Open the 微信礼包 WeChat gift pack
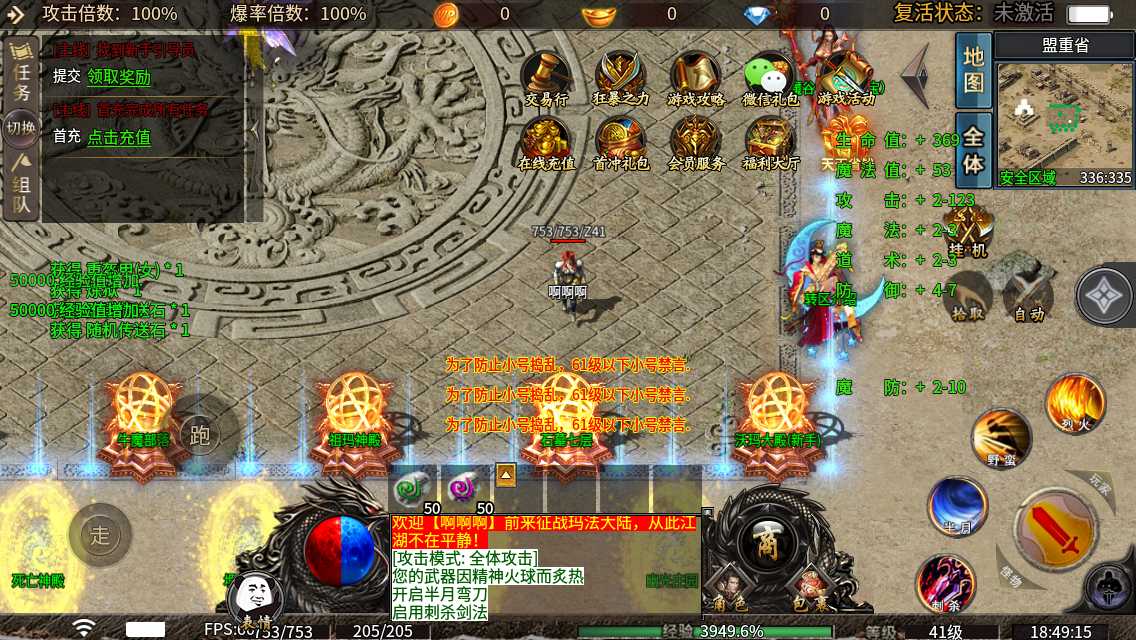The height and width of the screenshot is (640, 1136). point(770,76)
